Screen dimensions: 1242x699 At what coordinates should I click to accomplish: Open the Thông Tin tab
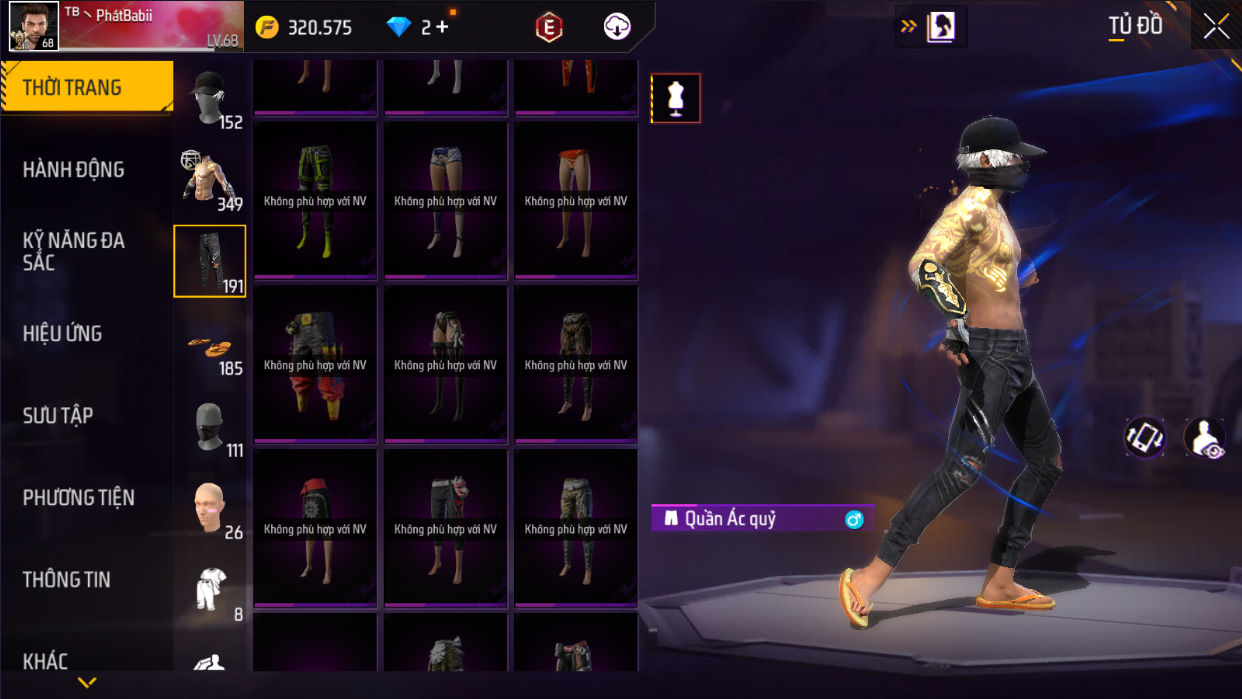pyautogui.click(x=67, y=580)
